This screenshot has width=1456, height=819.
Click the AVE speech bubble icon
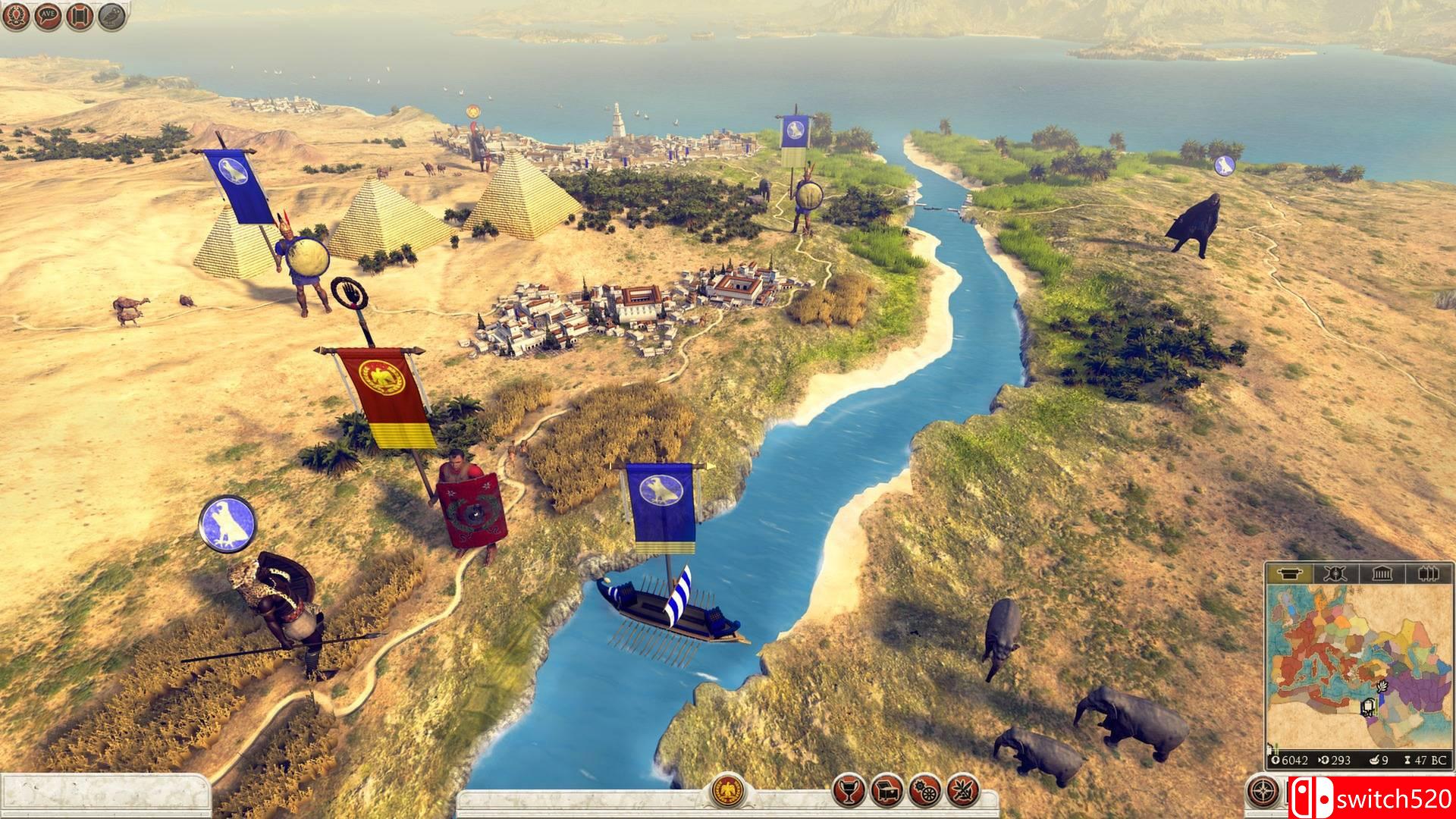click(49, 15)
